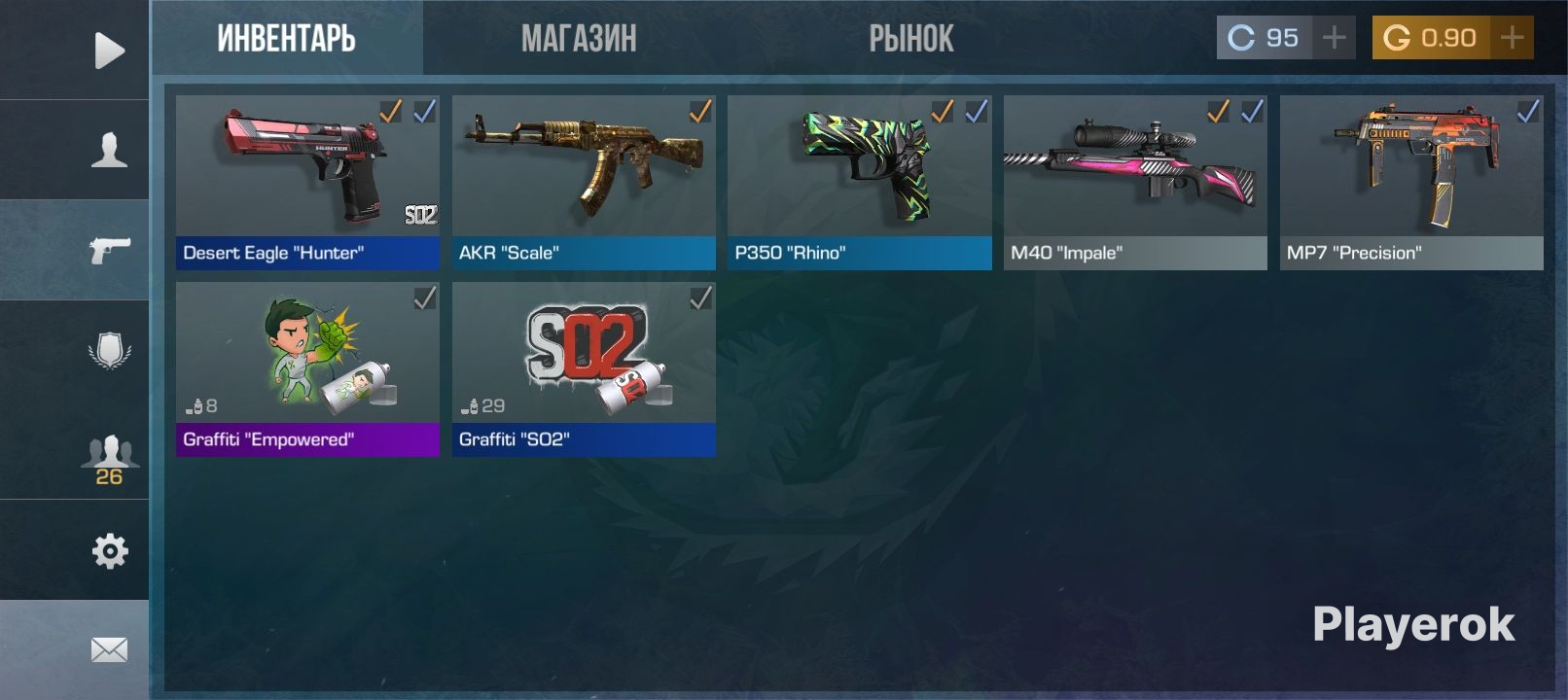Image resolution: width=1568 pixels, height=700 pixels.
Task: Show the clan shield section
Action: (x=109, y=350)
